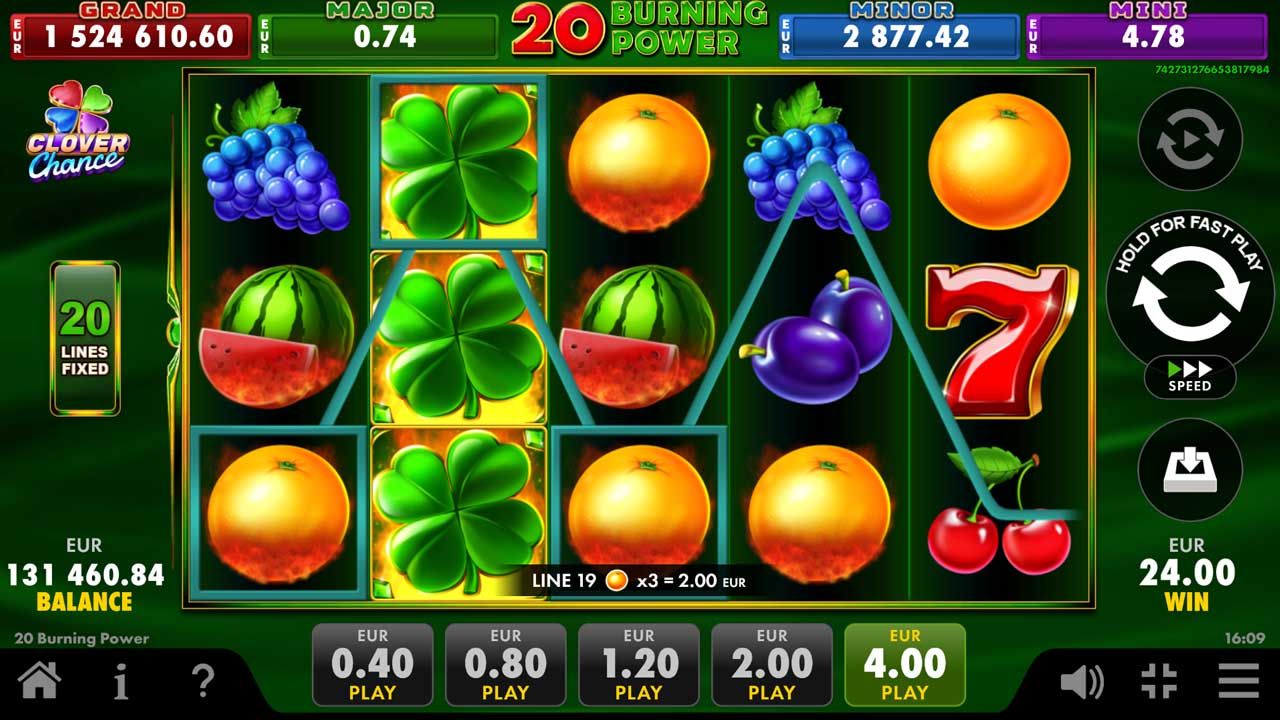1280x720 pixels.
Task: Start autoplay with the circular play-arrows button
Action: click(1190, 139)
